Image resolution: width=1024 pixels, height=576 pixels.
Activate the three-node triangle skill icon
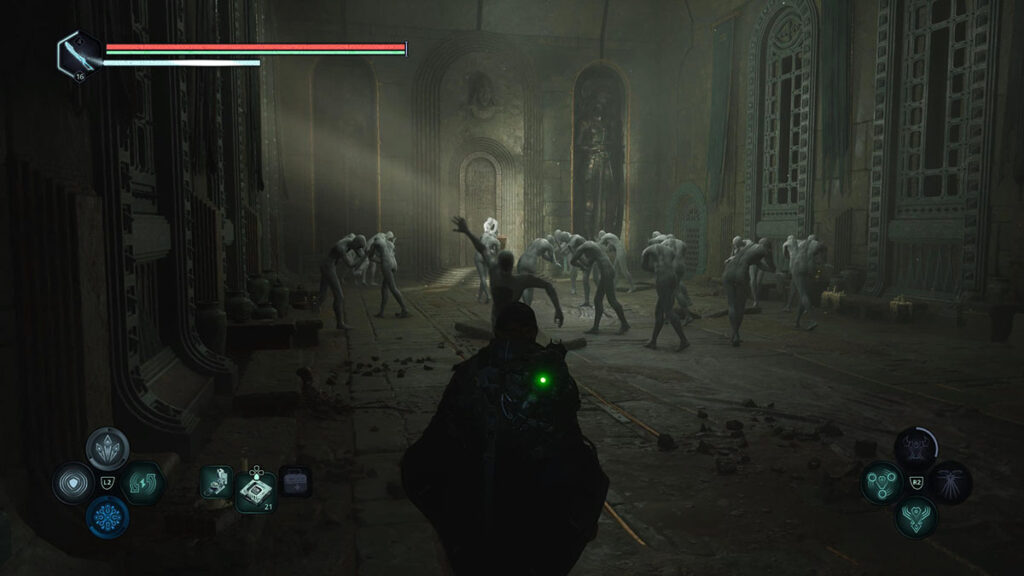click(x=881, y=482)
